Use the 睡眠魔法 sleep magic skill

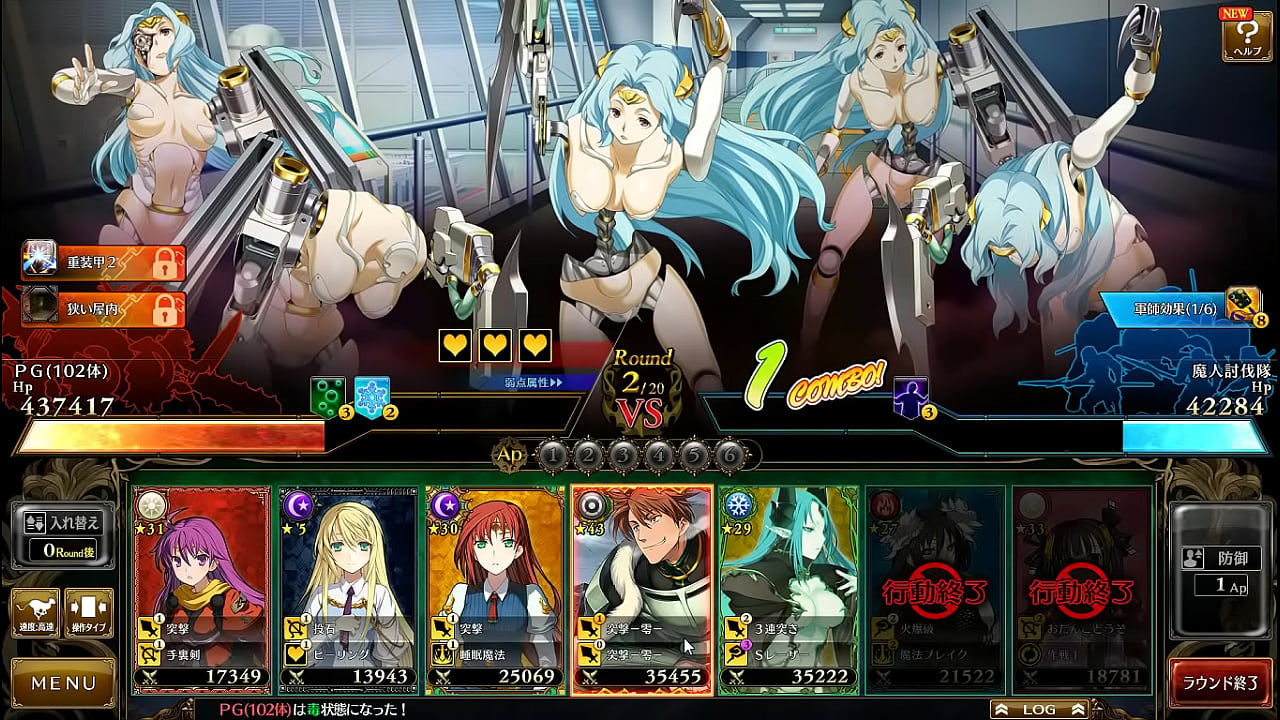tap(494, 654)
